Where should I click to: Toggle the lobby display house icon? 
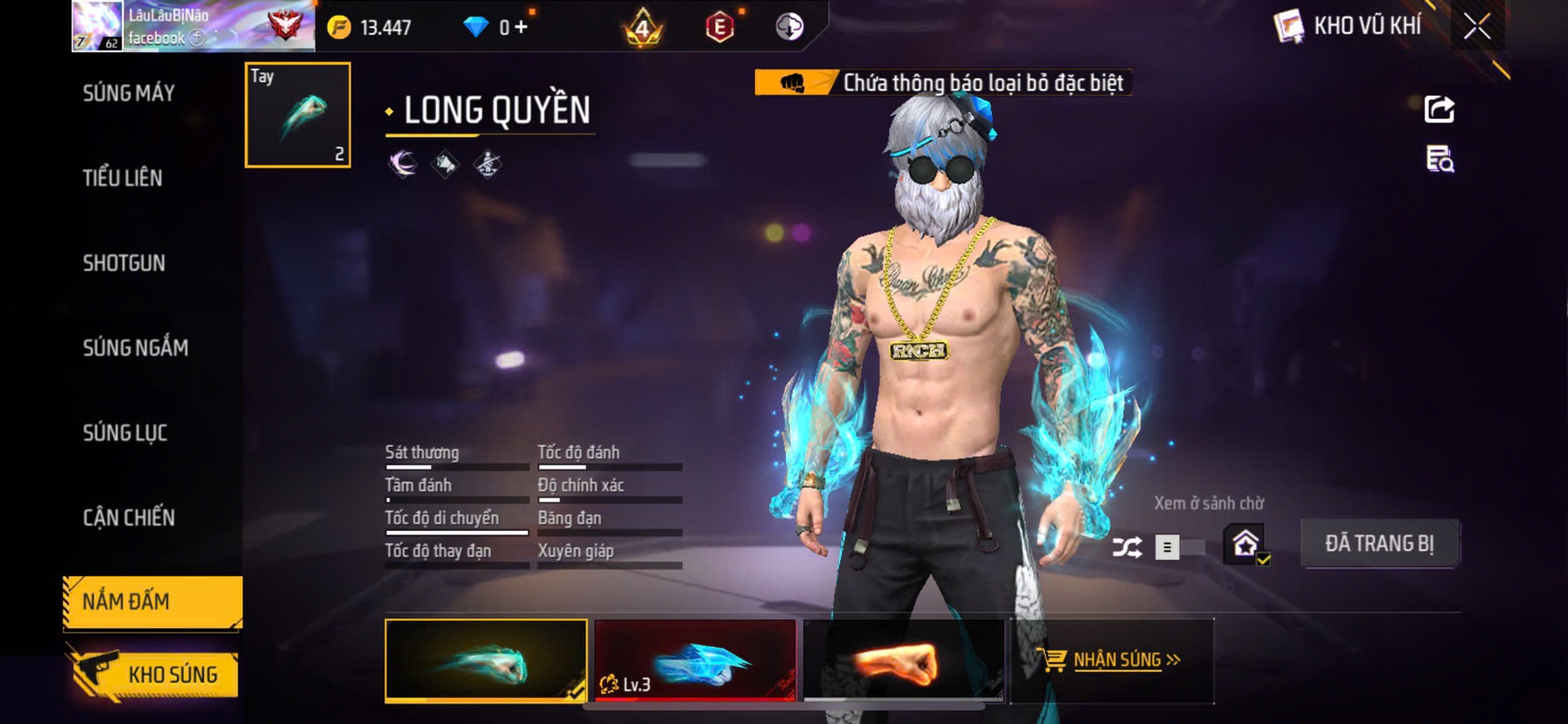pos(1246,545)
